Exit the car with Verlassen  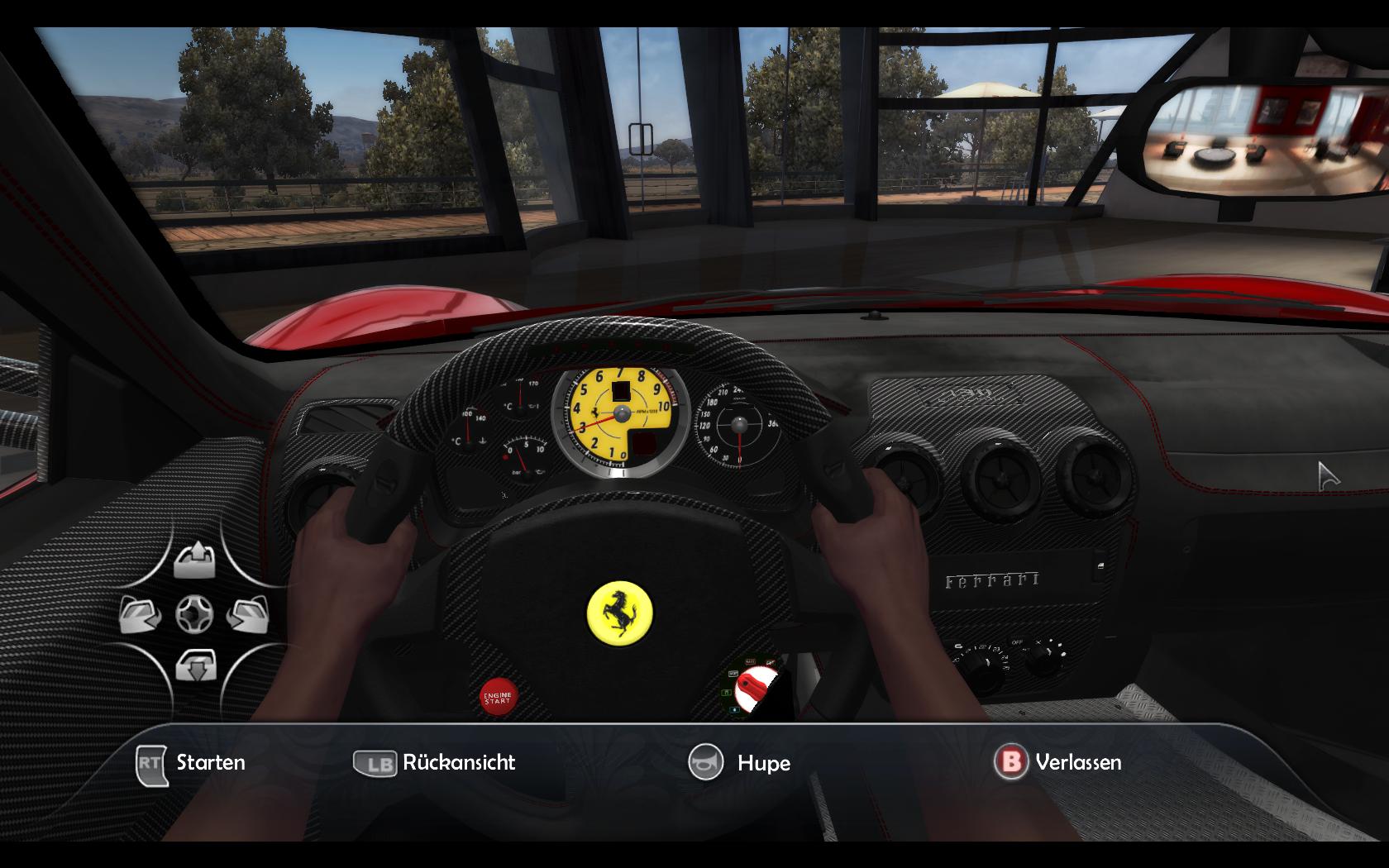[1058, 761]
